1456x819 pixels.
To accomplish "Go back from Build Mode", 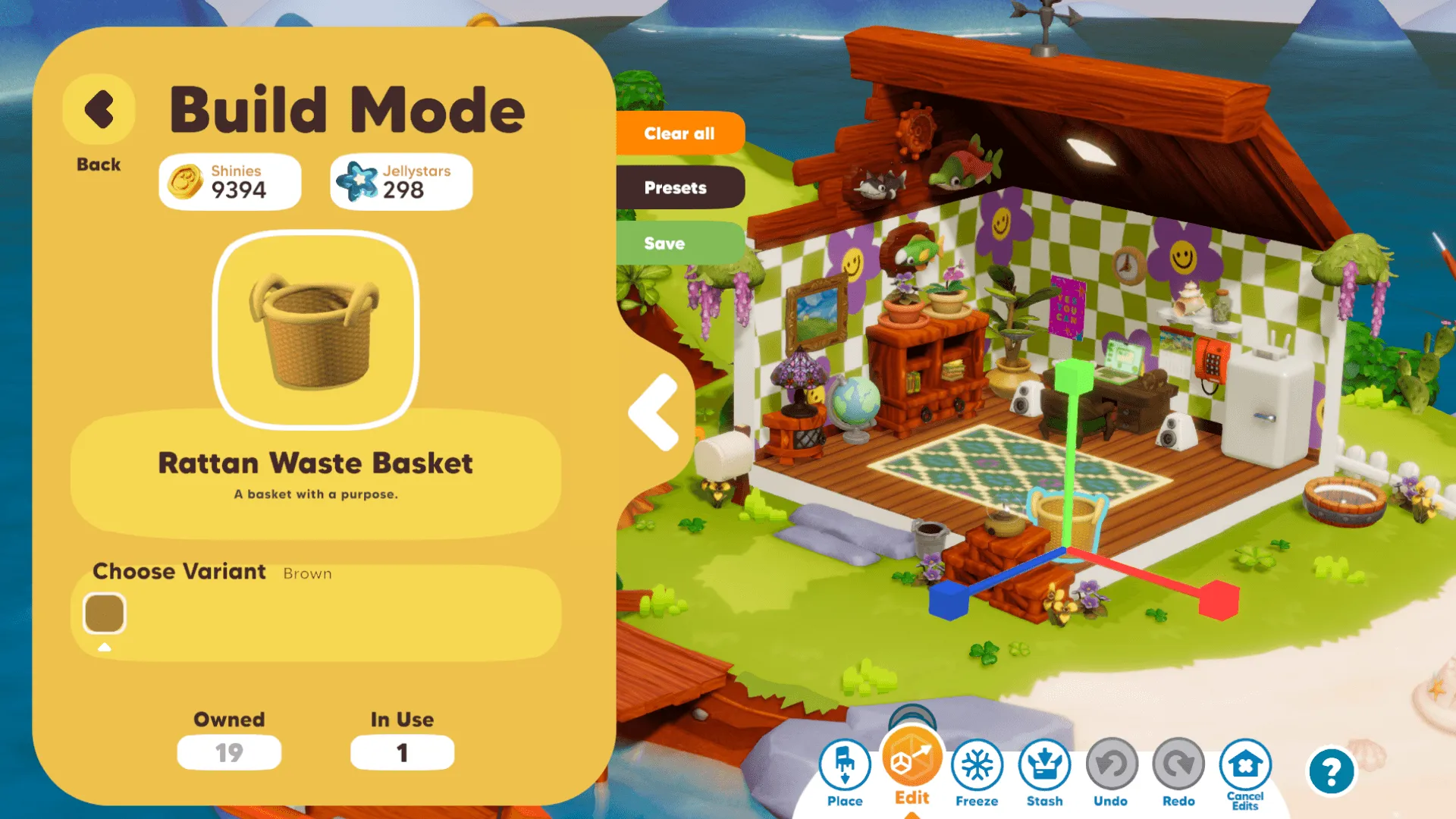I will [x=99, y=111].
